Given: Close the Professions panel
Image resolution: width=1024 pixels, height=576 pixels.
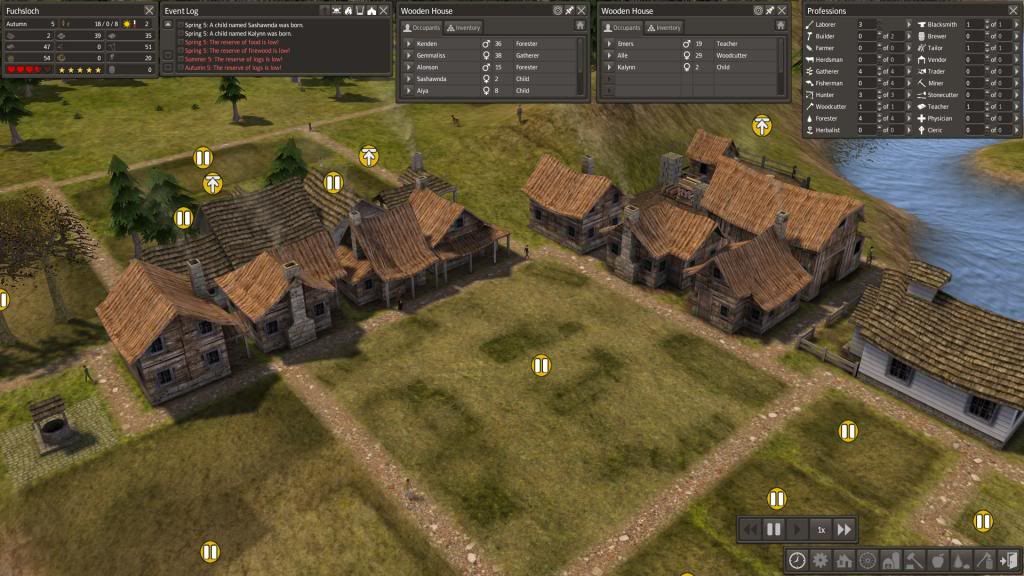Looking at the screenshot, I should click(1011, 10).
